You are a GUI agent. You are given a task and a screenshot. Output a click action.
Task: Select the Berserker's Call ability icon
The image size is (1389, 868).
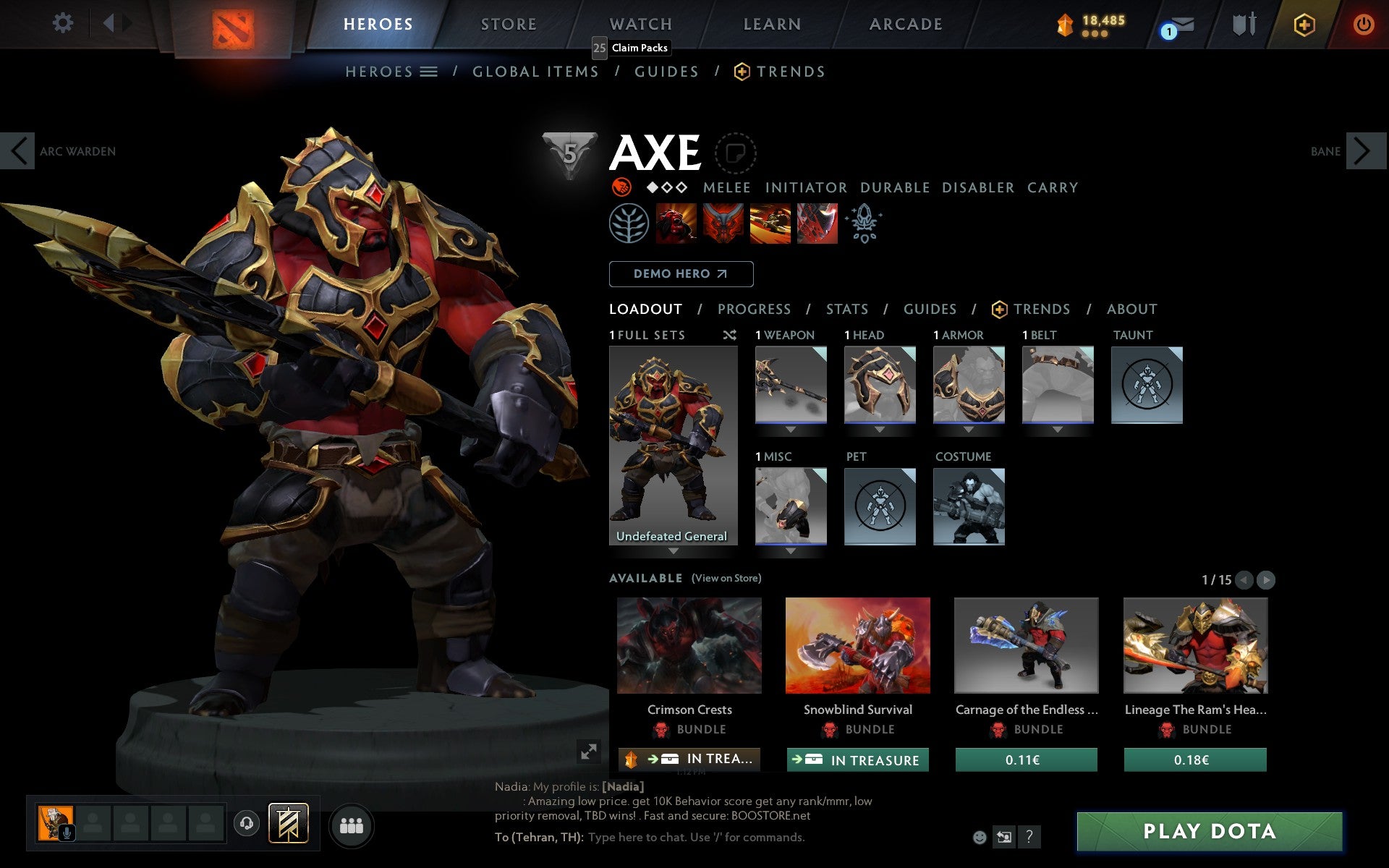pyautogui.click(x=674, y=224)
